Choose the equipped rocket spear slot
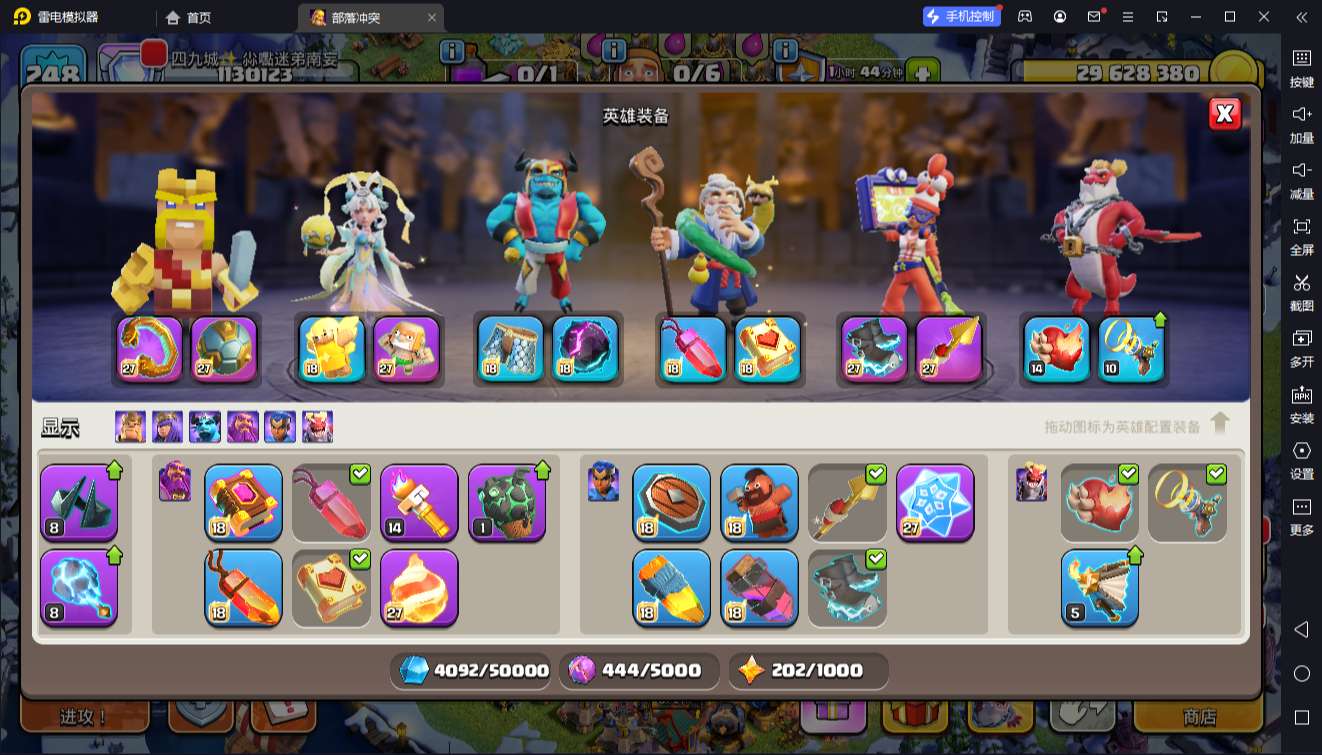Viewport: 1322px width, 755px height. click(949, 349)
